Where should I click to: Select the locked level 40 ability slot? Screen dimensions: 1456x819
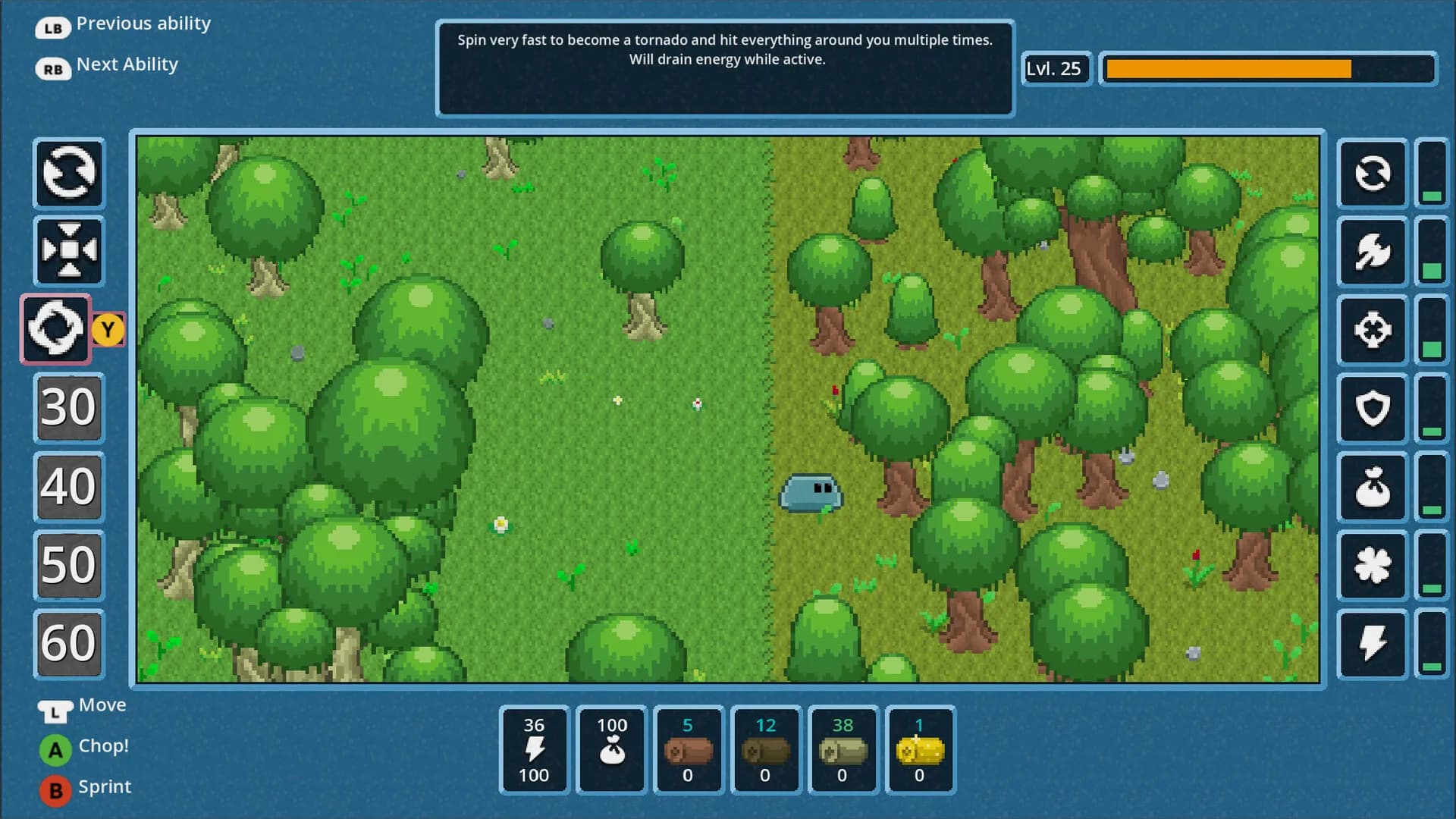coord(69,487)
